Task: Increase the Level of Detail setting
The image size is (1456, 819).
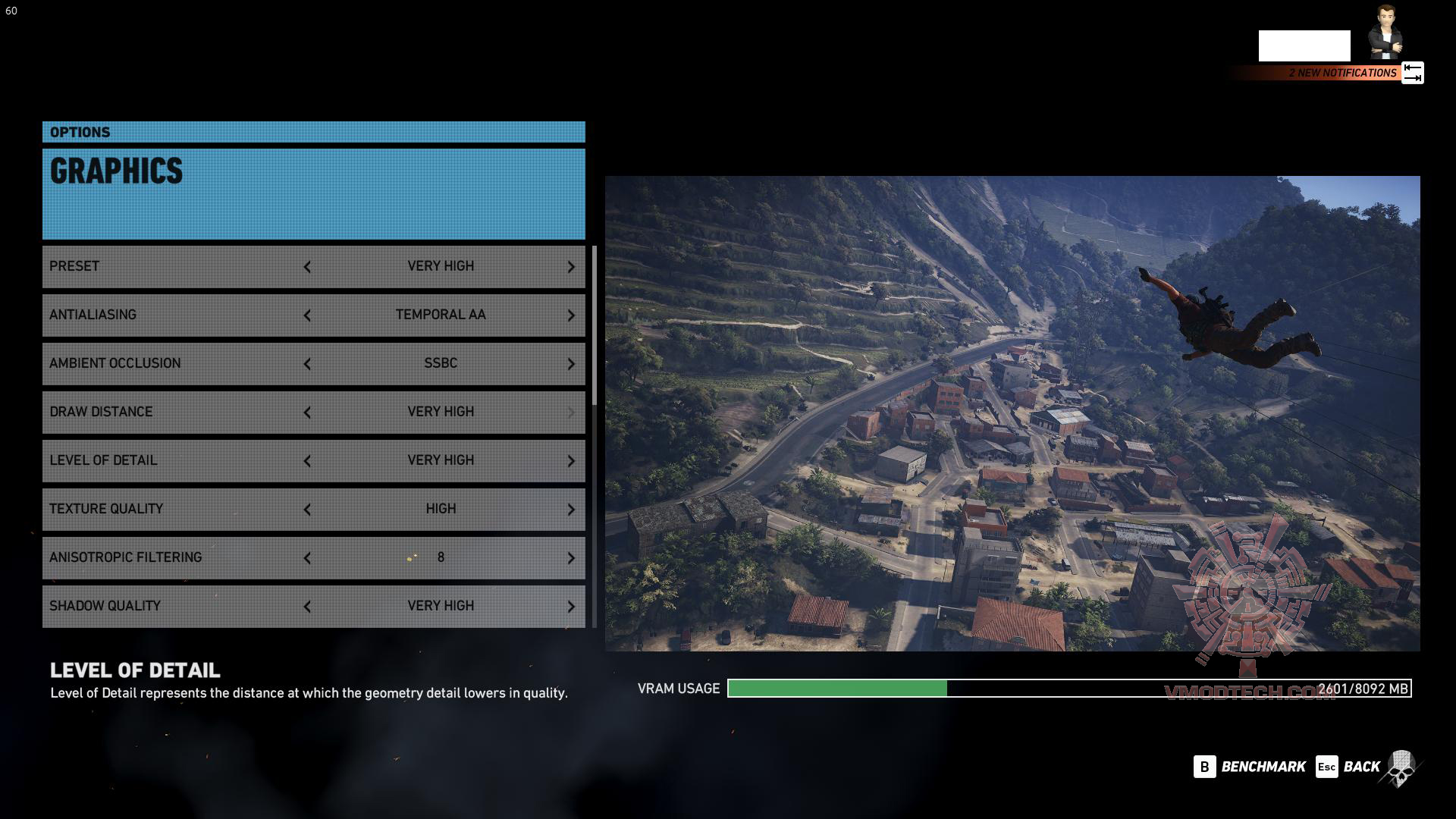Action: (571, 461)
